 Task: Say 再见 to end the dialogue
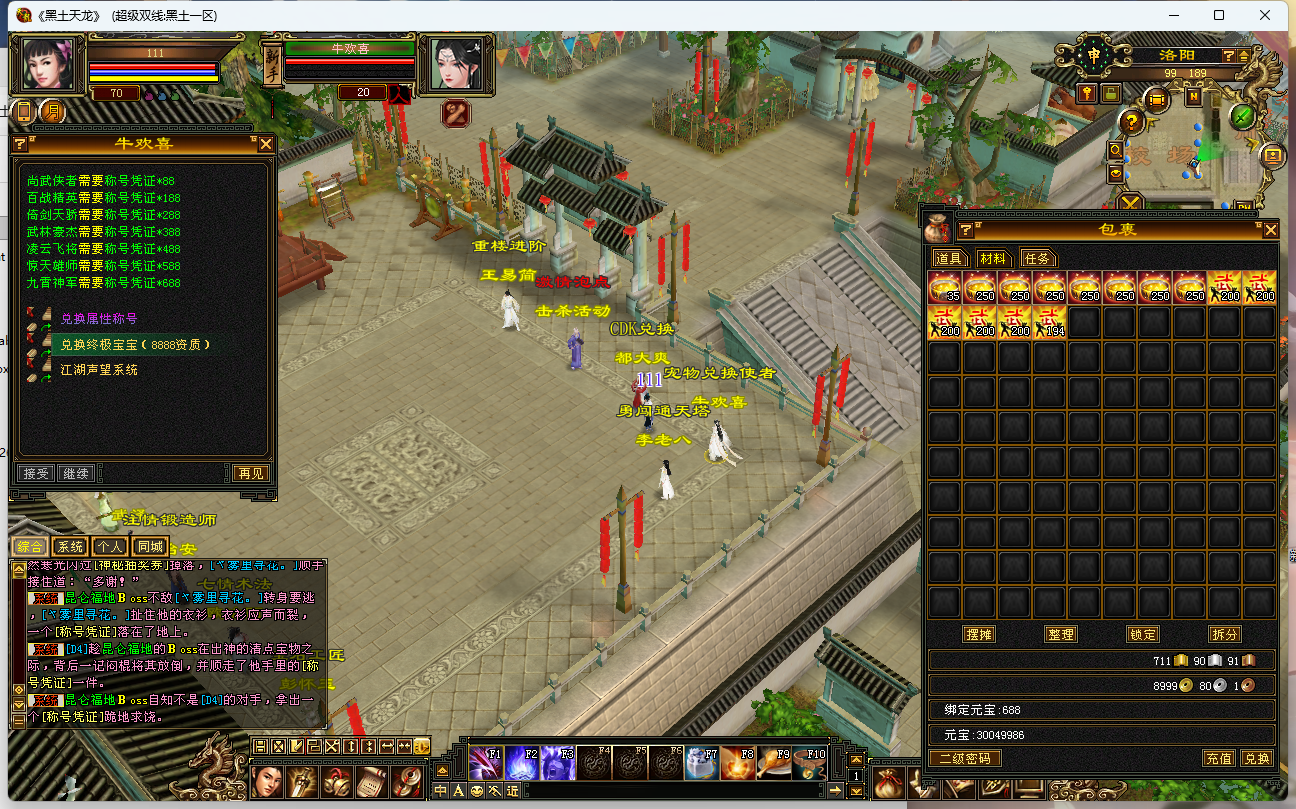tap(250, 473)
